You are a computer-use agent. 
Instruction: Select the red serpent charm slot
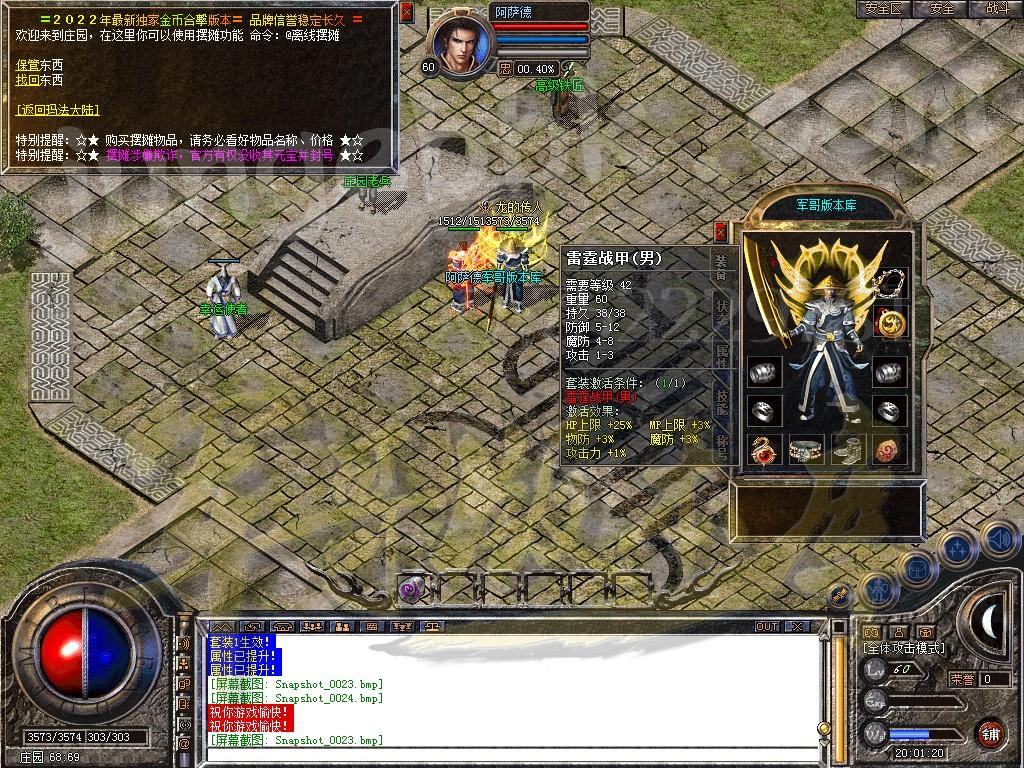point(765,449)
